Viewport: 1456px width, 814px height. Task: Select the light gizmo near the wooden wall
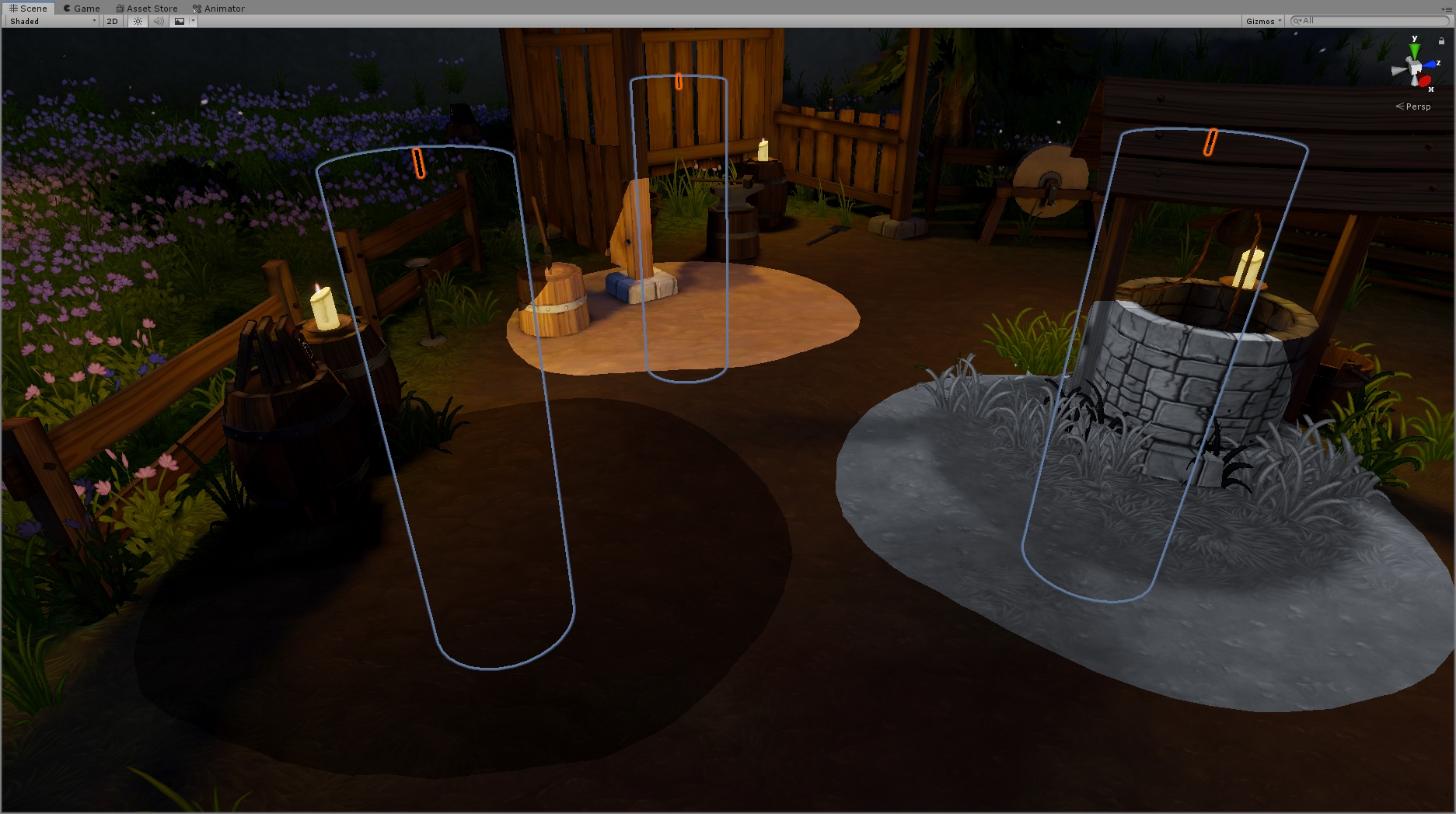point(679,81)
